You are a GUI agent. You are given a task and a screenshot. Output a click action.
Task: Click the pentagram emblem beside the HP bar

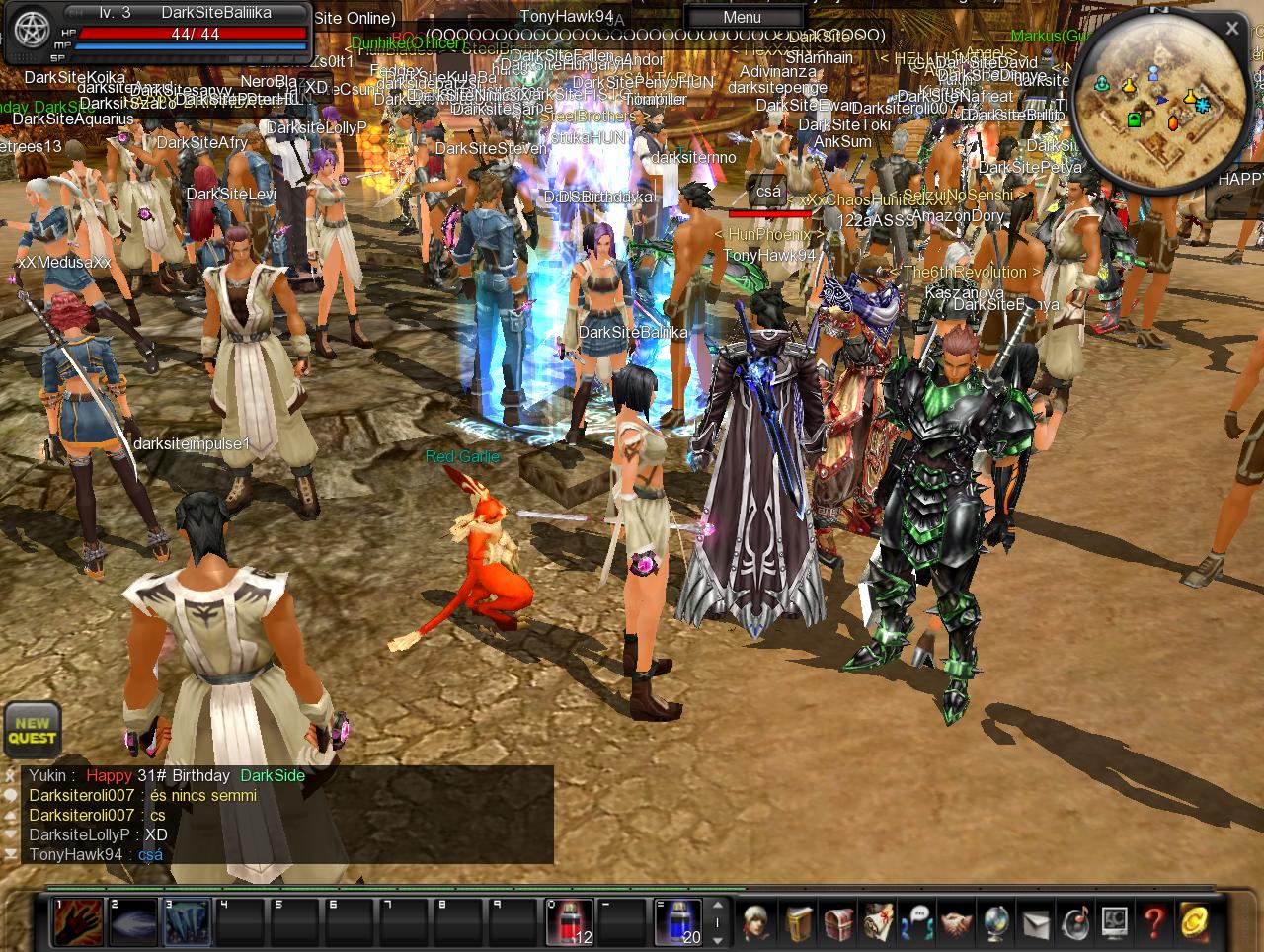coord(29,33)
